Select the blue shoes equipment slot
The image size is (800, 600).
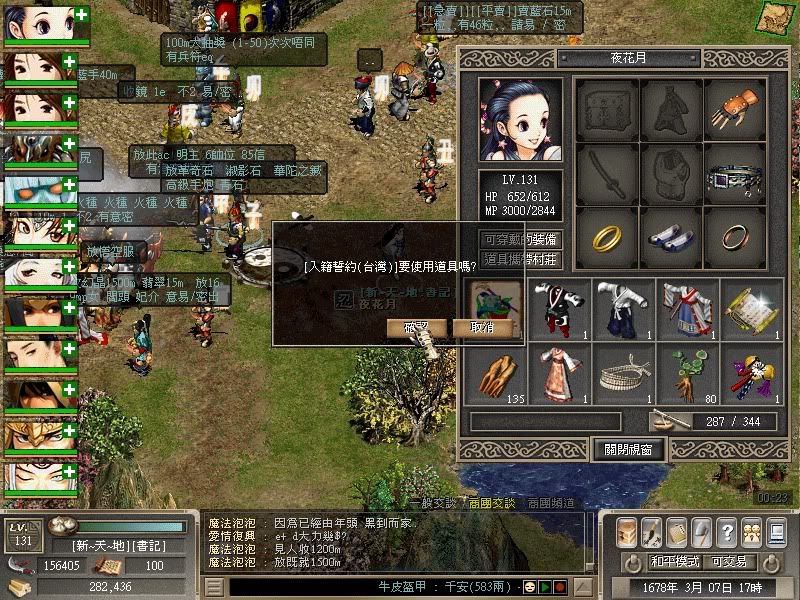670,236
